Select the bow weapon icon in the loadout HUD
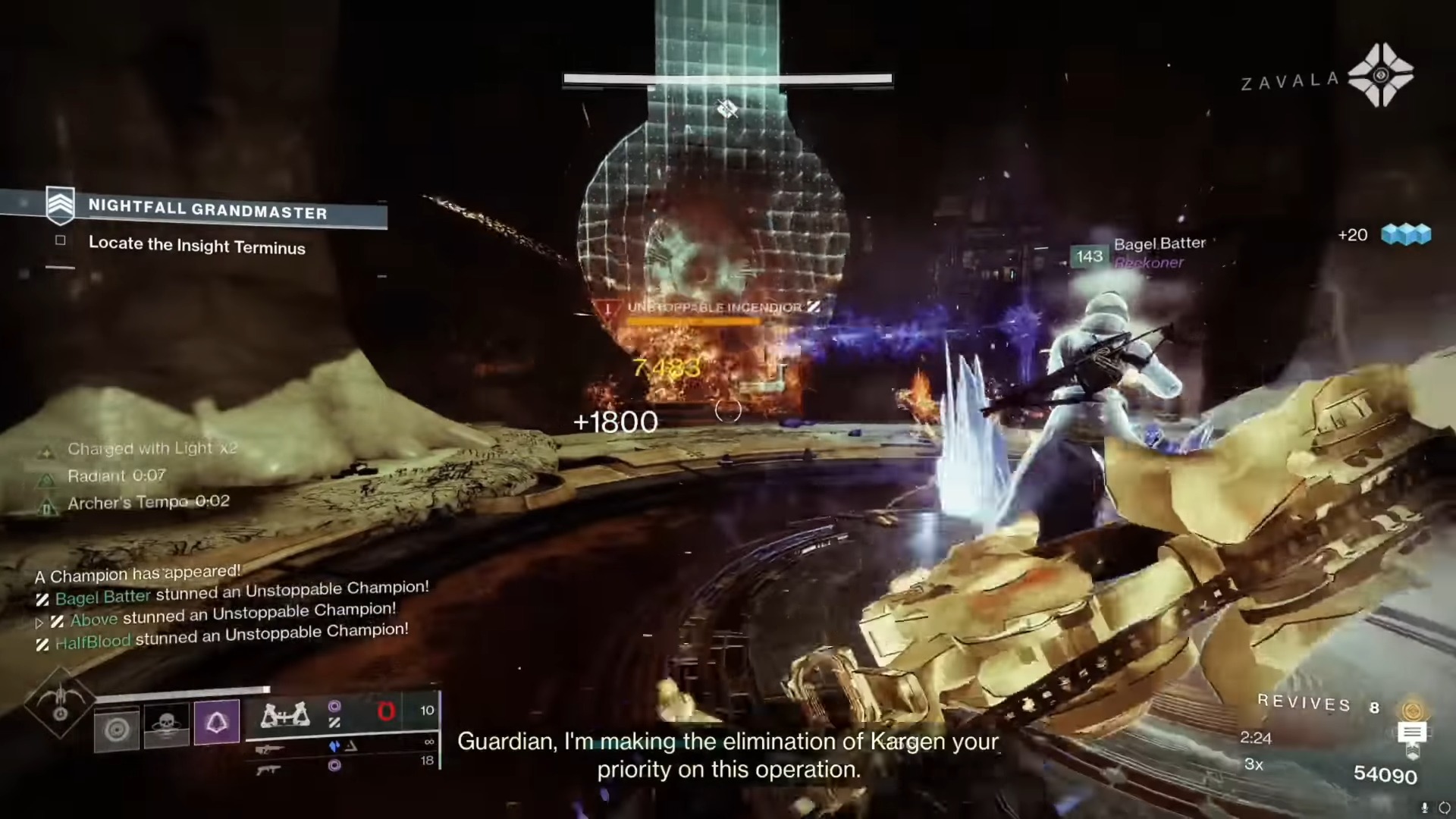Image resolution: width=1456 pixels, height=819 pixels. [284, 715]
